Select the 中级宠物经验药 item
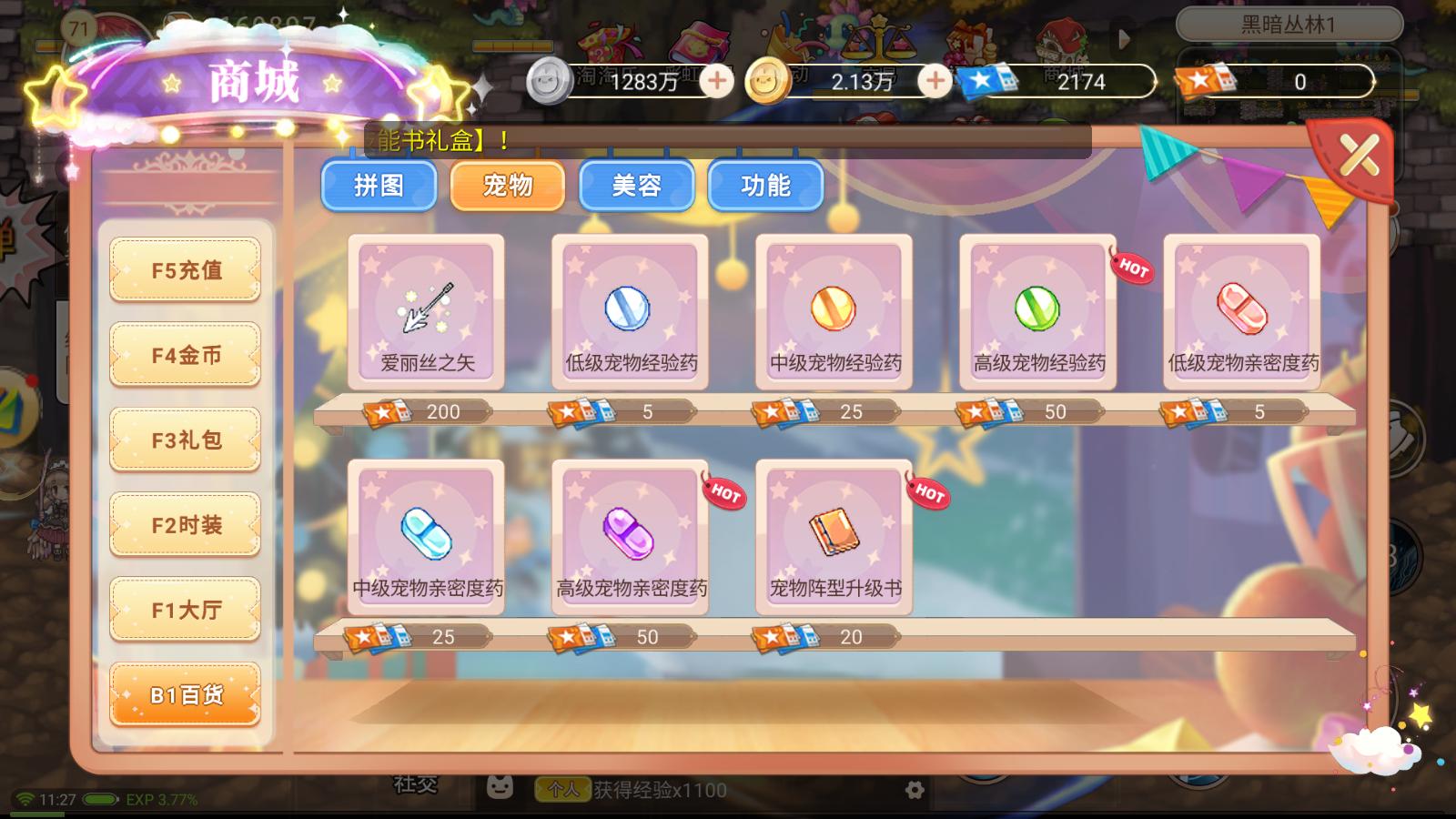1456x819 pixels. pyautogui.click(x=834, y=309)
